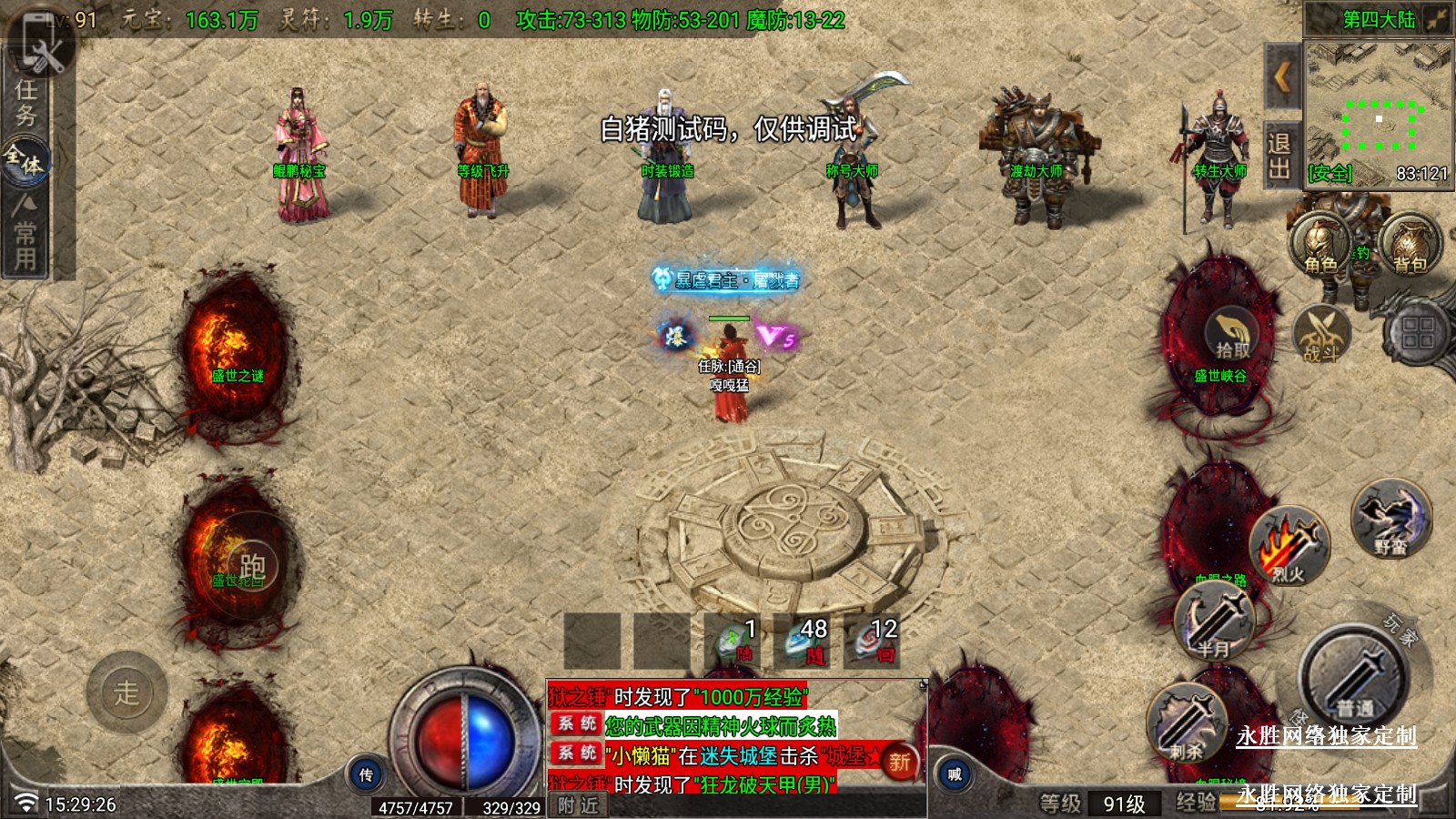Select the 附近 nearby chat channel
Viewport: 1456px width, 819px height.
pos(579,805)
